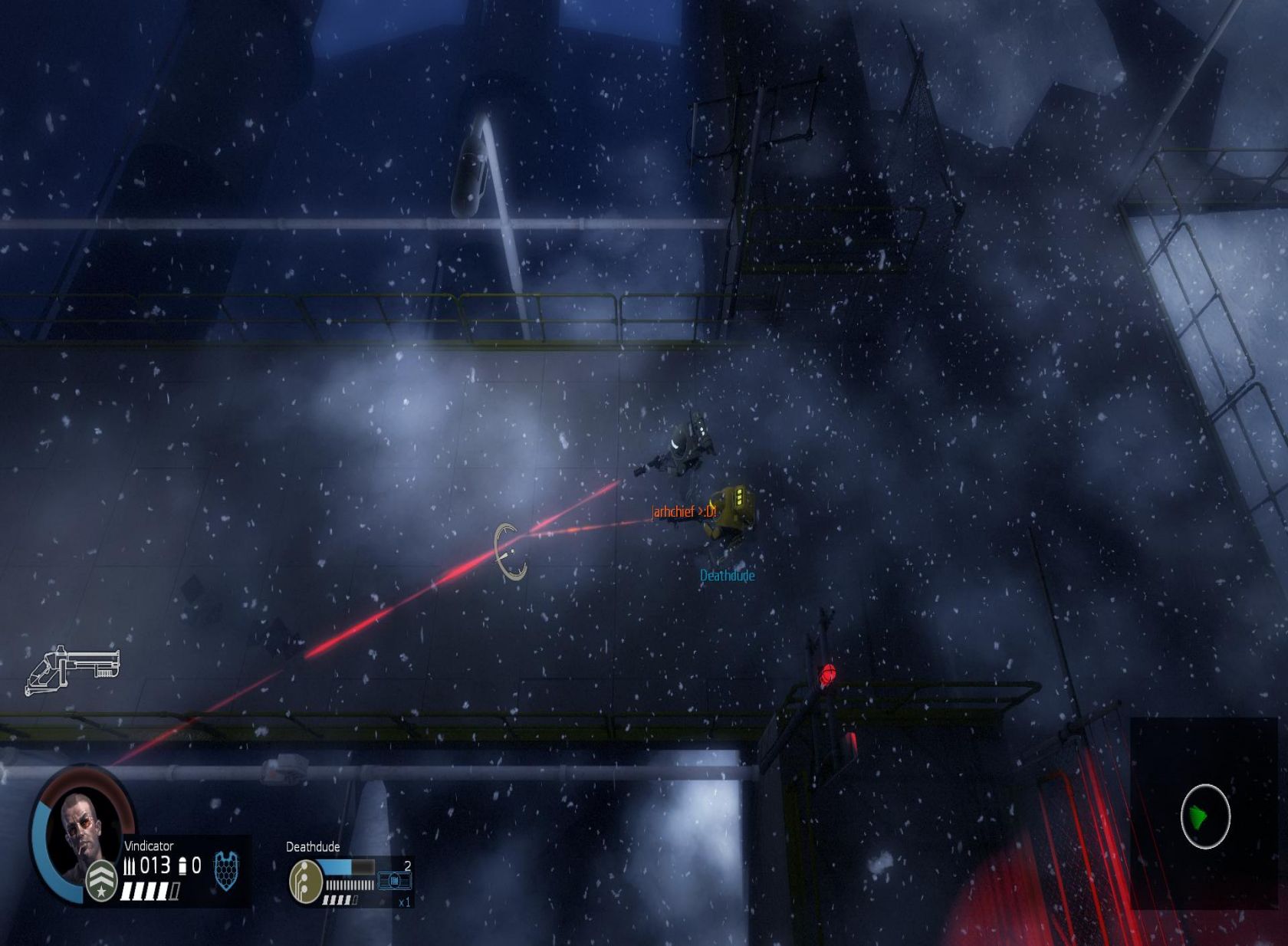Viewport: 1288px width, 946px height.
Task: Select Deathdude's blue equipment item icon
Action: pyautogui.click(x=394, y=882)
